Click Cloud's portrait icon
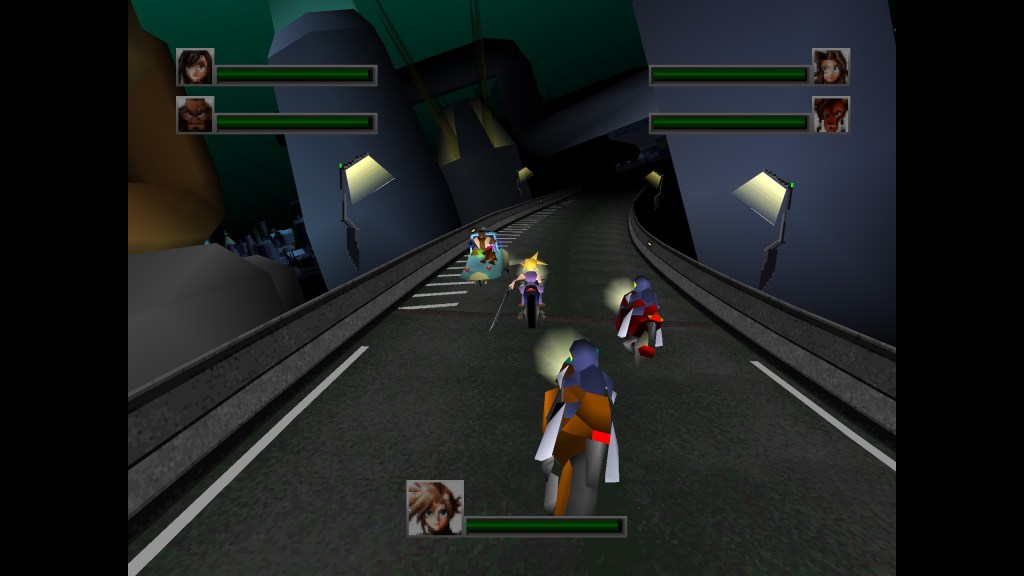 (435, 508)
